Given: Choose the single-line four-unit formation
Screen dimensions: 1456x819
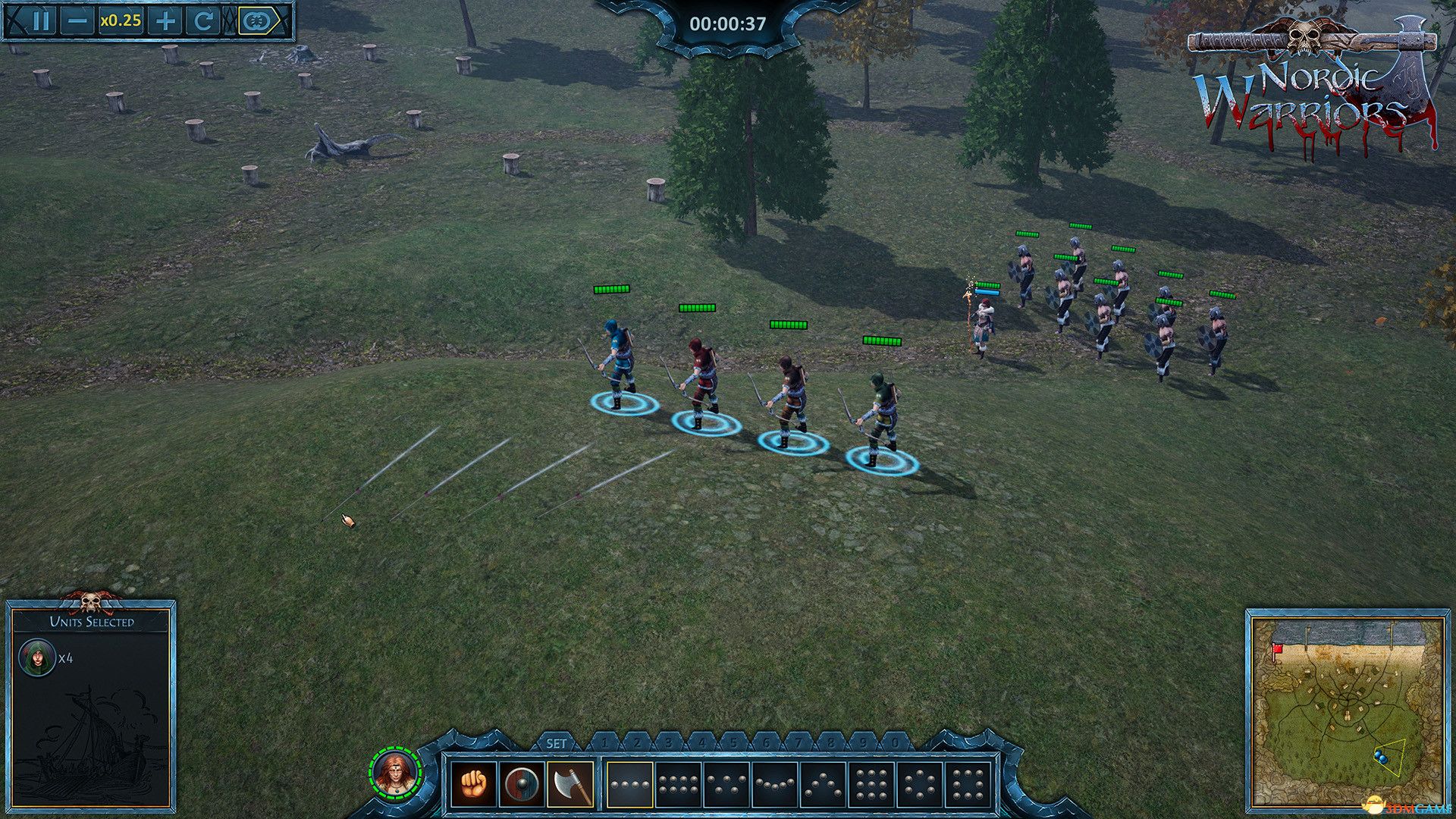Looking at the screenshot, I should click(629, 785).
